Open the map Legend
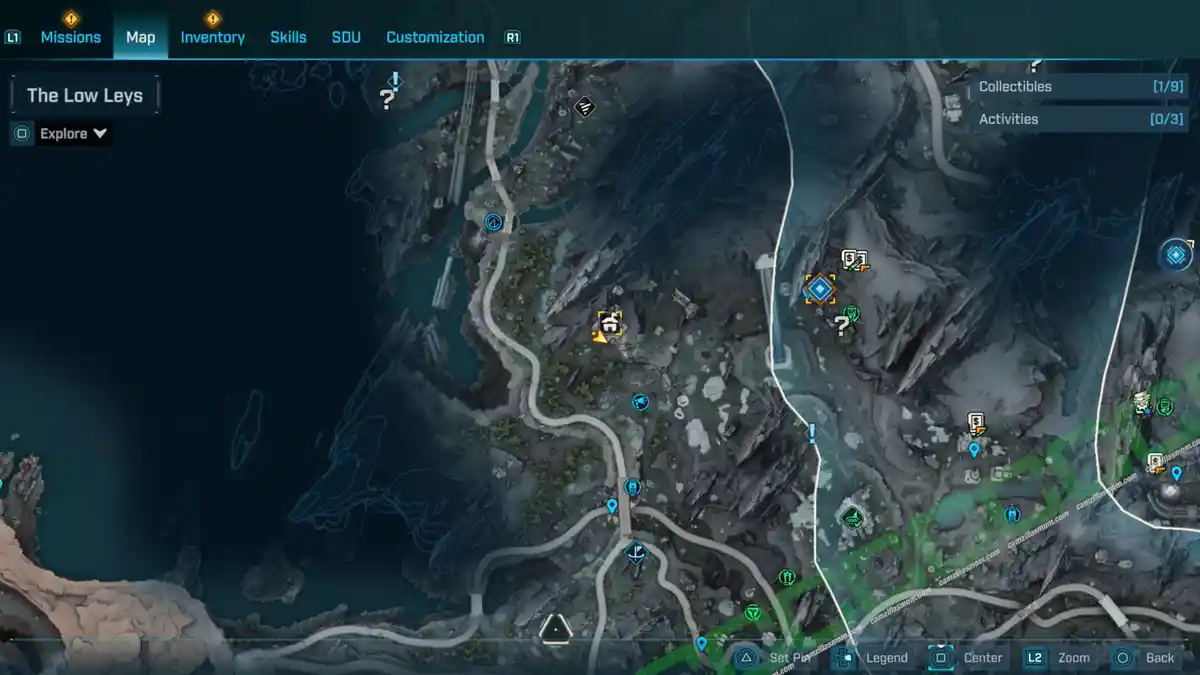Viewport: 1200px width, 675px height. tap(874, 658)
